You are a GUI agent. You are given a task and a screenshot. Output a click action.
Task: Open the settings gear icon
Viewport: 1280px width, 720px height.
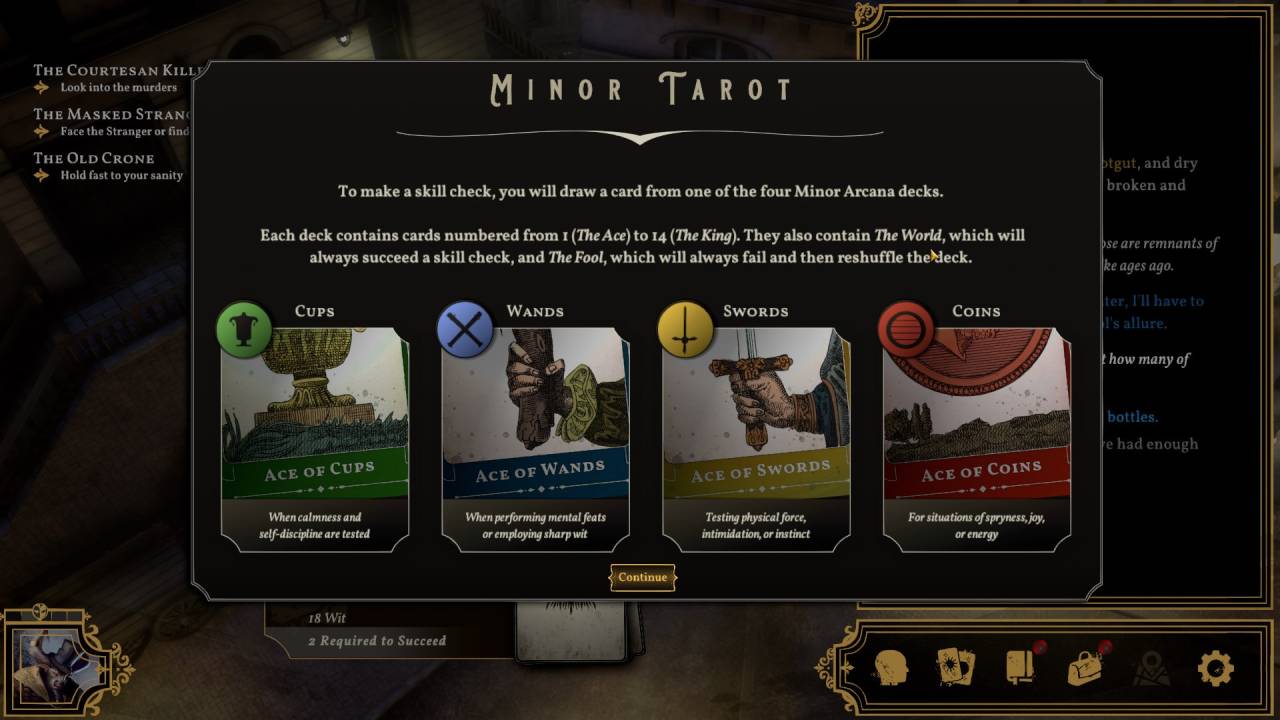(1215, 667)
